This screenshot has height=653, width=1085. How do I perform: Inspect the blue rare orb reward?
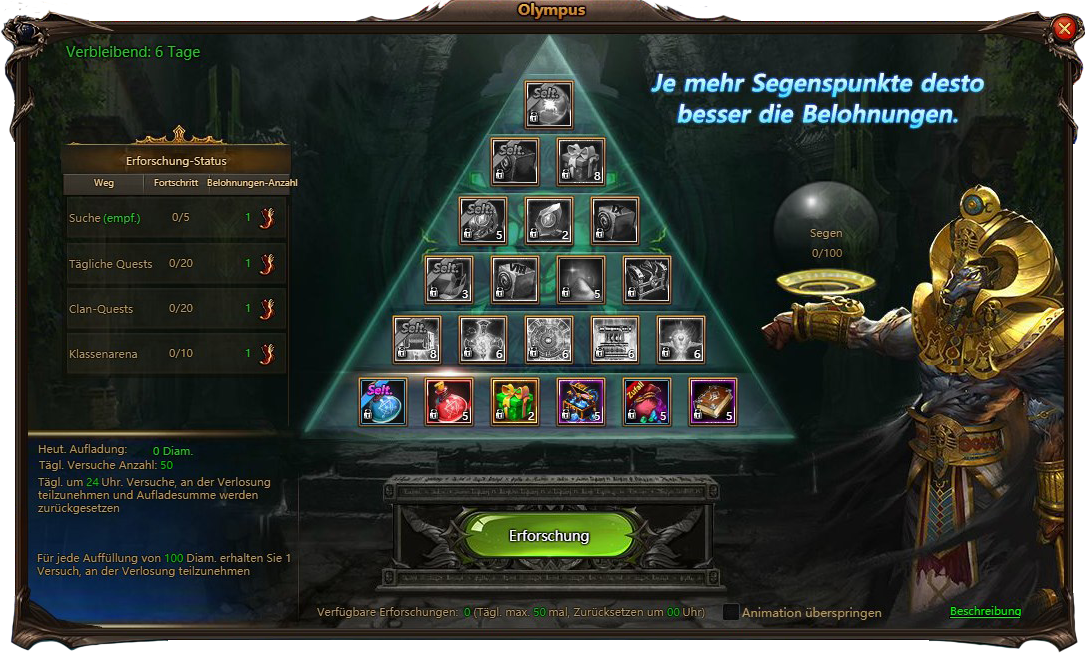[x=383, y=402]
